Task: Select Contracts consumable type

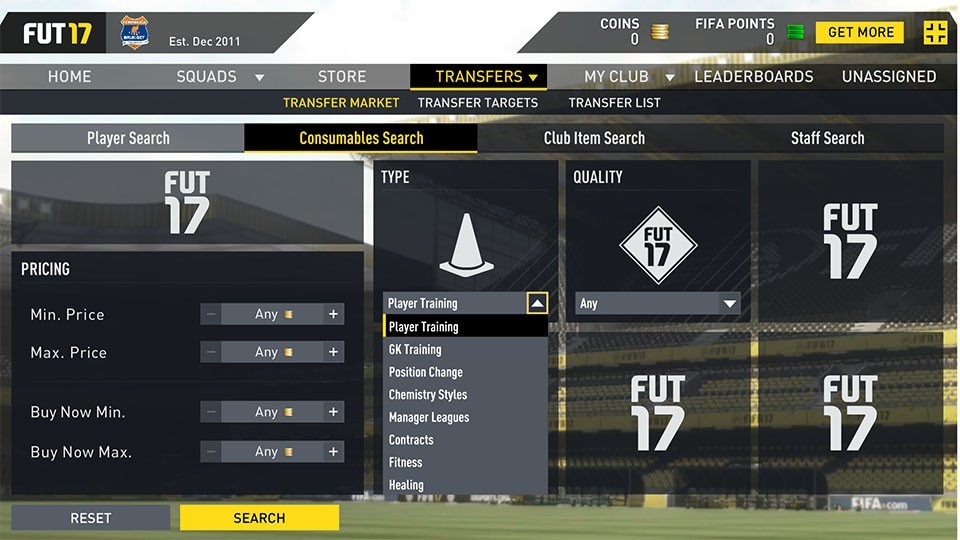Action: 411,440
